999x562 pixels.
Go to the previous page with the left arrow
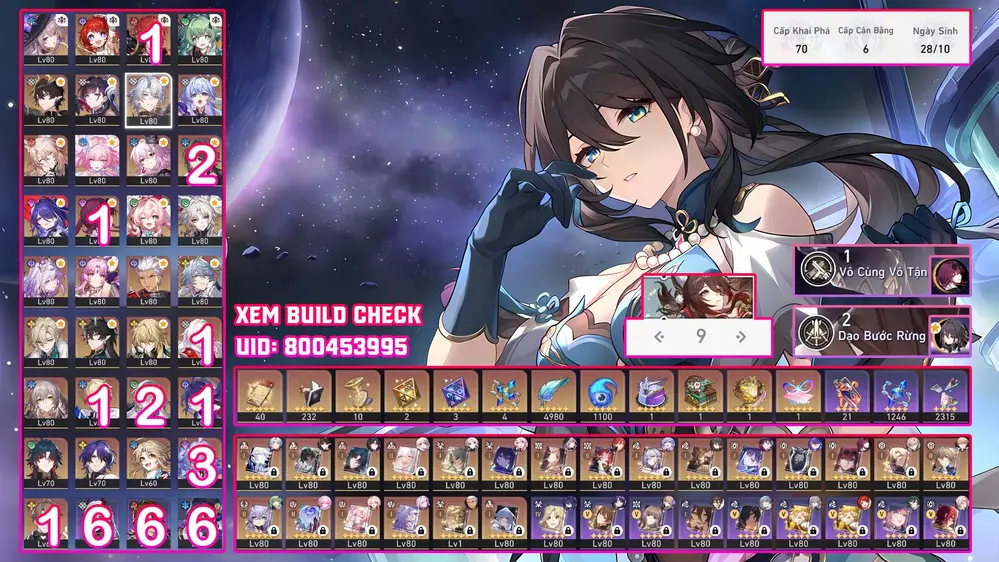coord(659,337)
